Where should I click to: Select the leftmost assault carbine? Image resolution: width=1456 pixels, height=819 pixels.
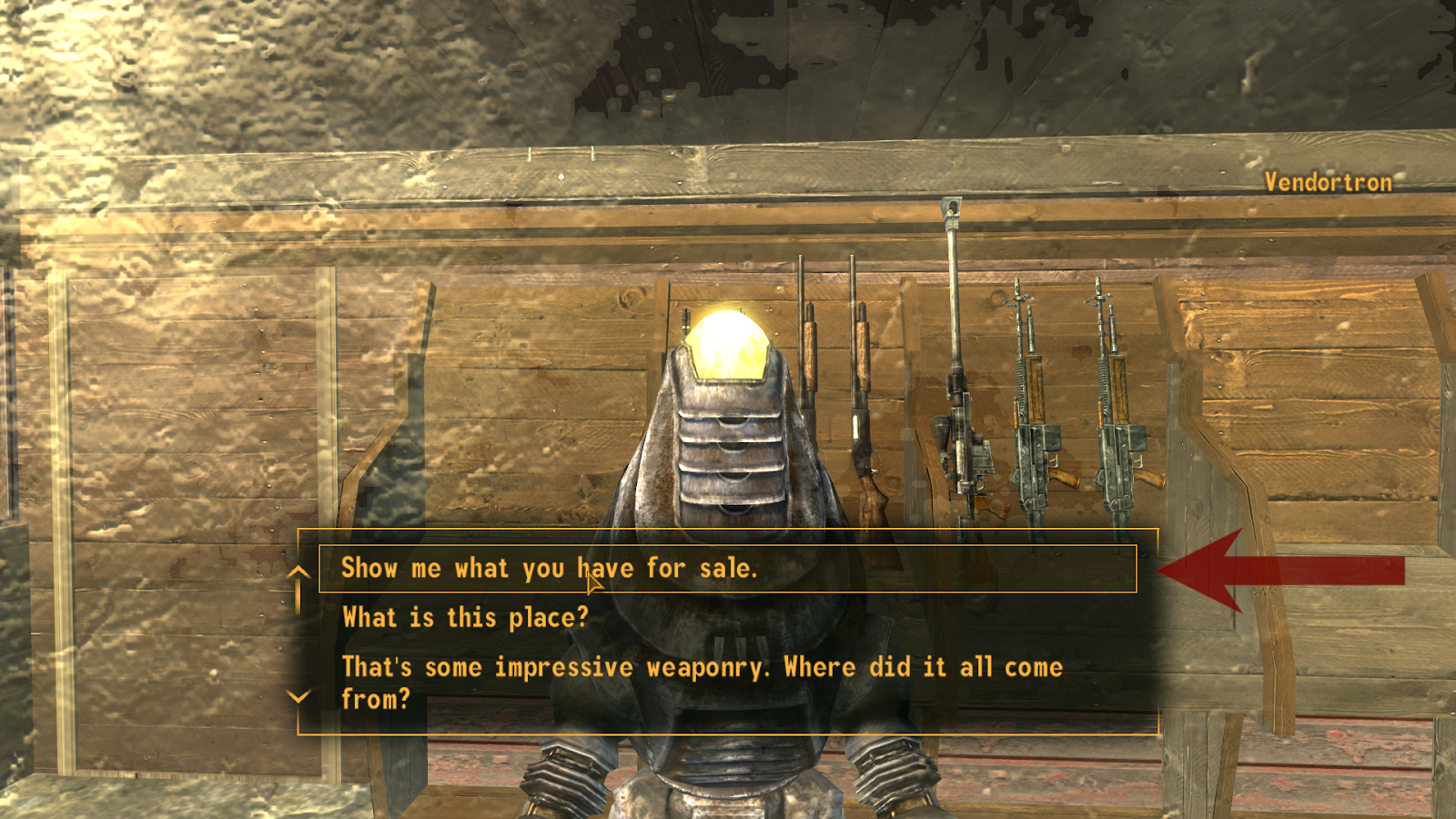[x=1033, y=400]
